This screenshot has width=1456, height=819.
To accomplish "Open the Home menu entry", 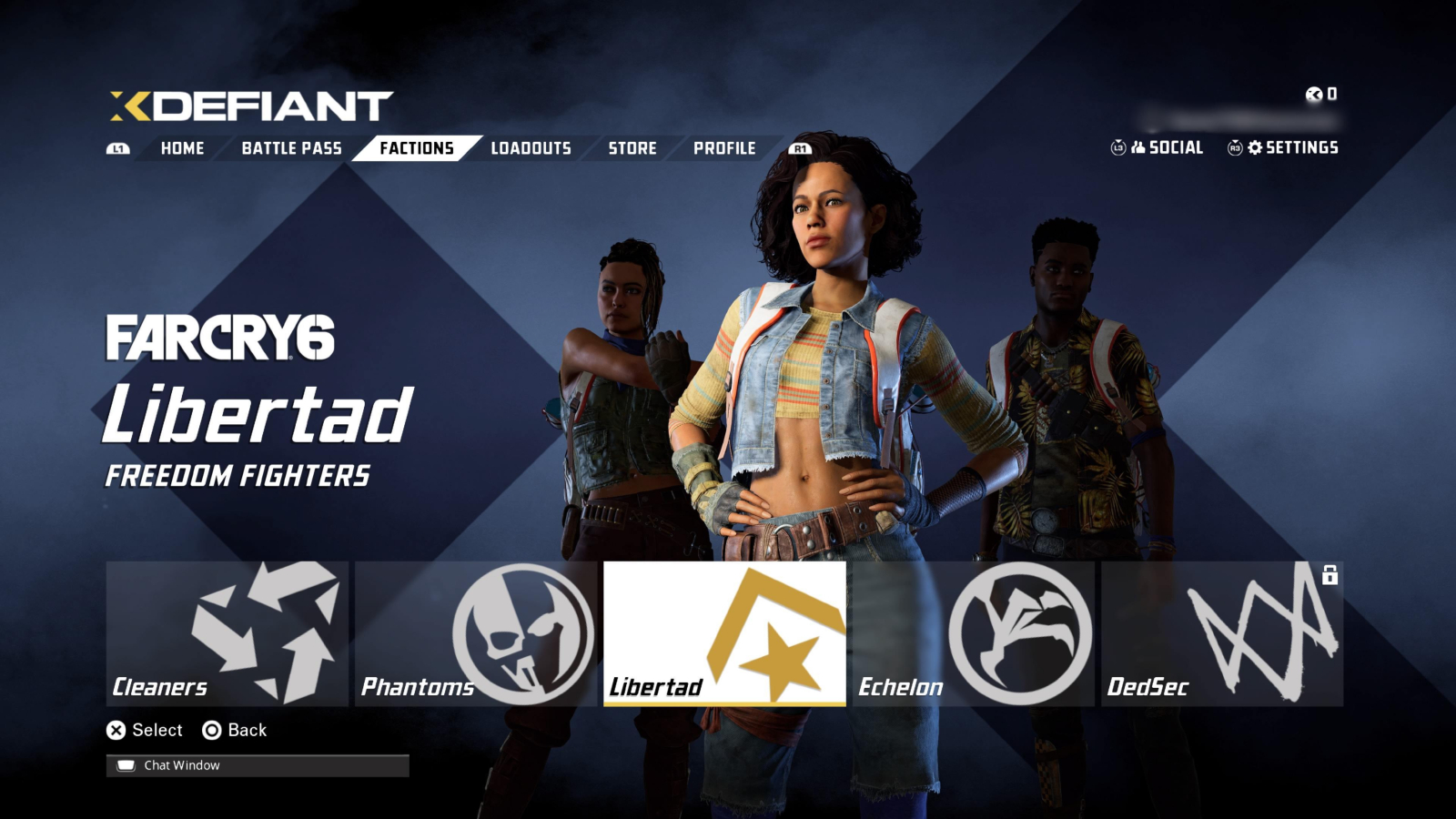I will pos(183,148).
